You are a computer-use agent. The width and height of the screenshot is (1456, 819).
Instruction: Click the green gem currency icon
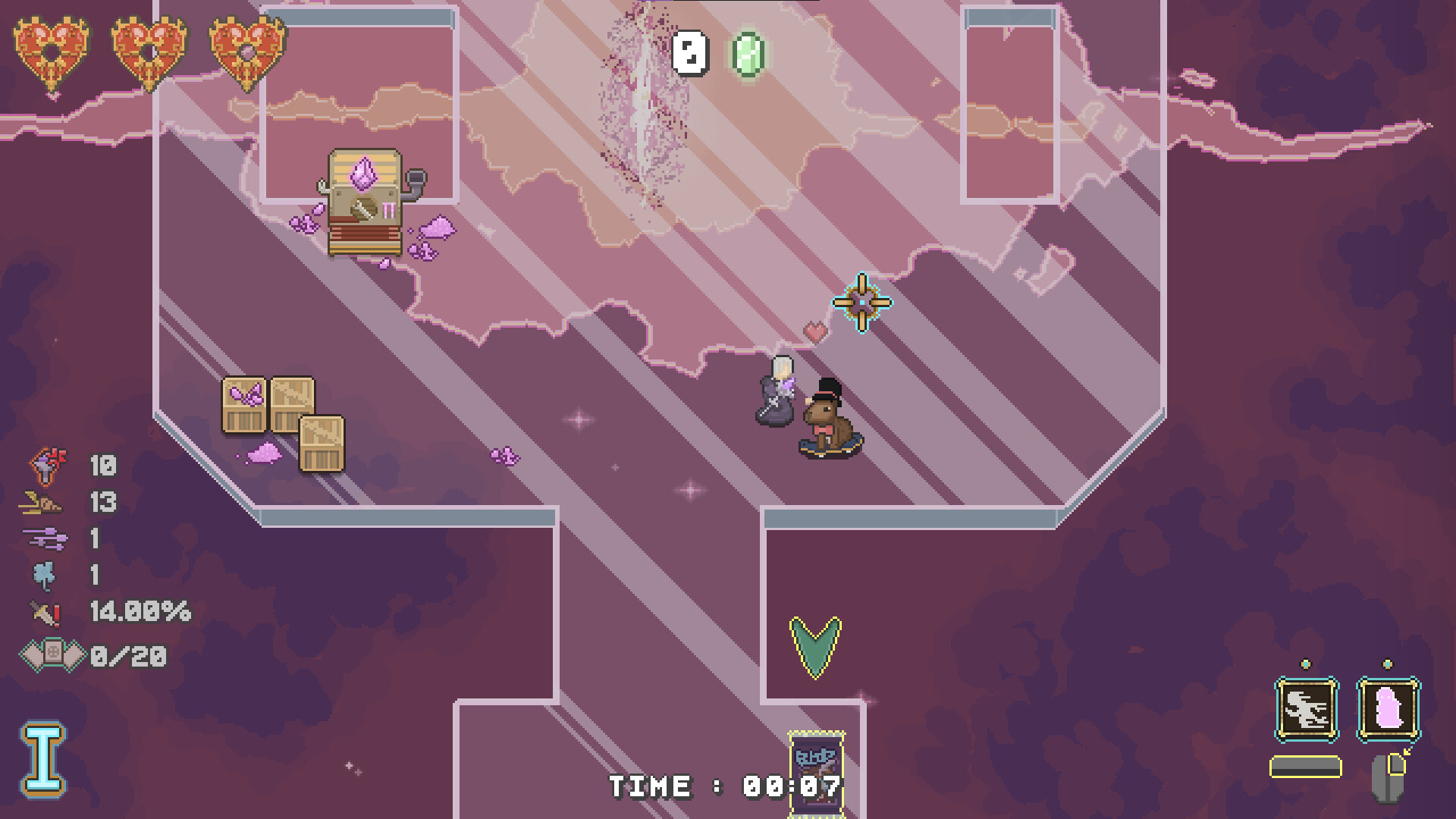click(747, 53)
